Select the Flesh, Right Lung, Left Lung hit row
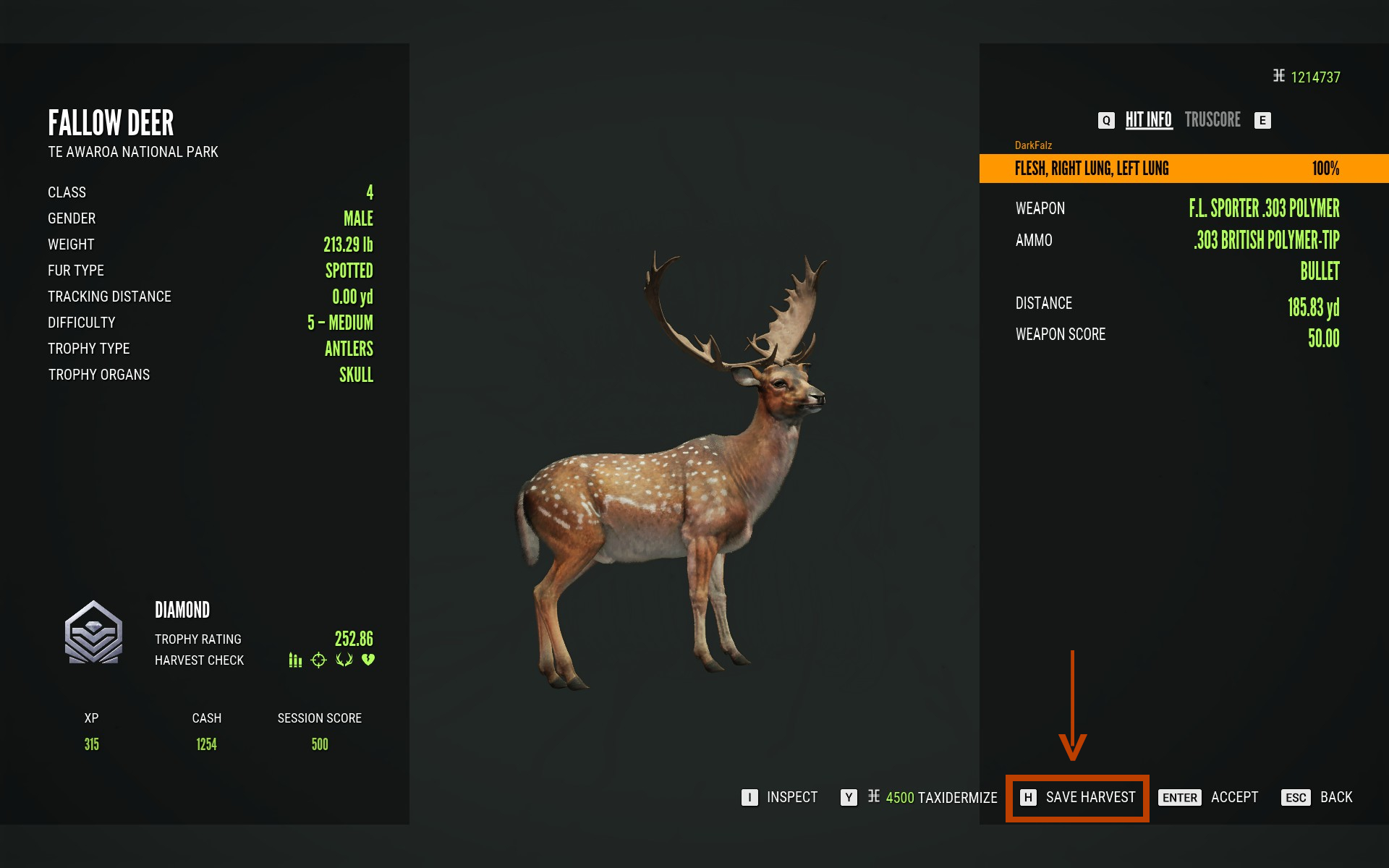This screenshot has height=868, width=1389. (1184, 169)
